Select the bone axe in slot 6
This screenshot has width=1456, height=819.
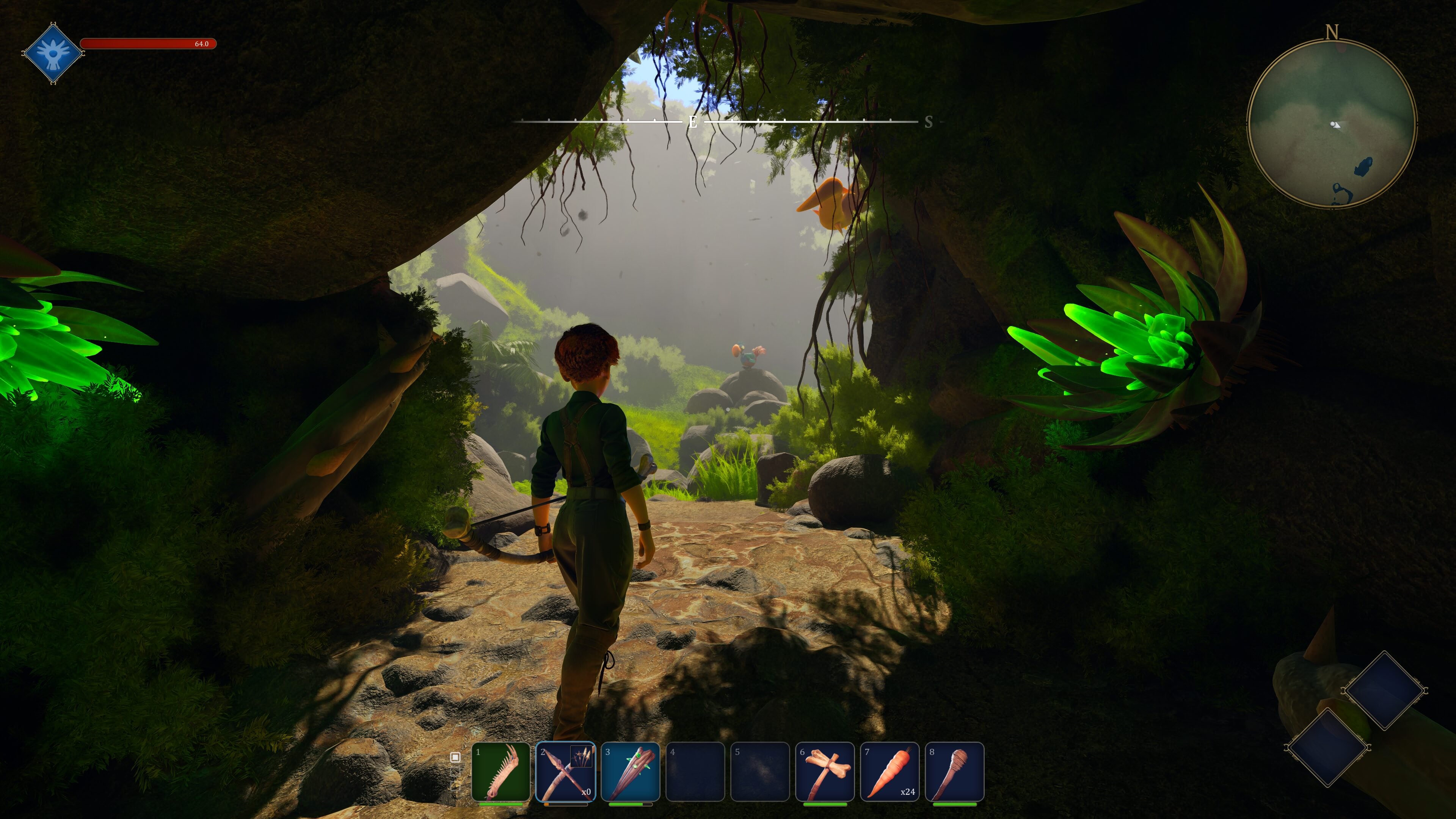pyautogui.click(x=825, y=771)
